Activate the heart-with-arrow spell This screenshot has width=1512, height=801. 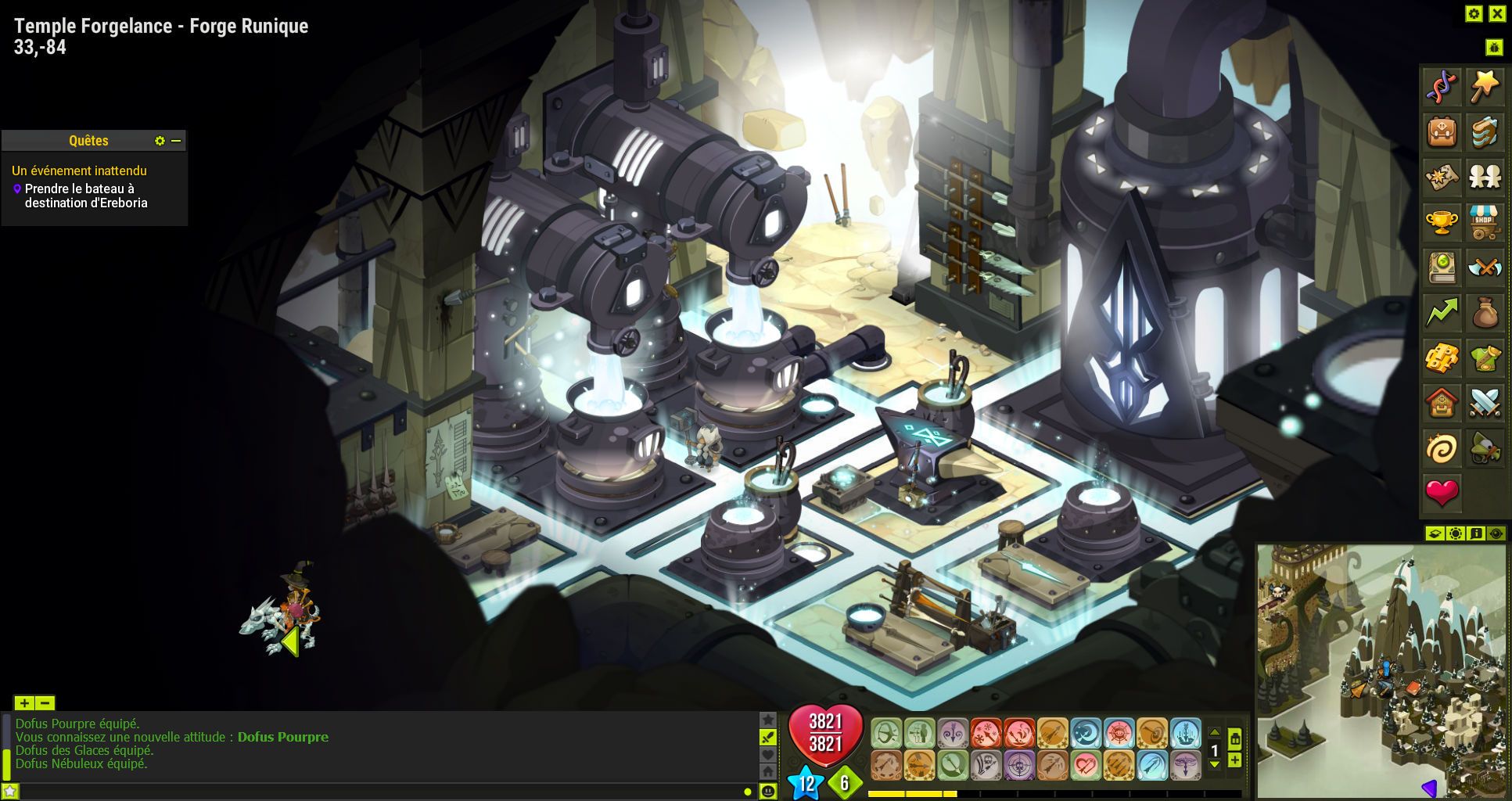(1086, 765)
